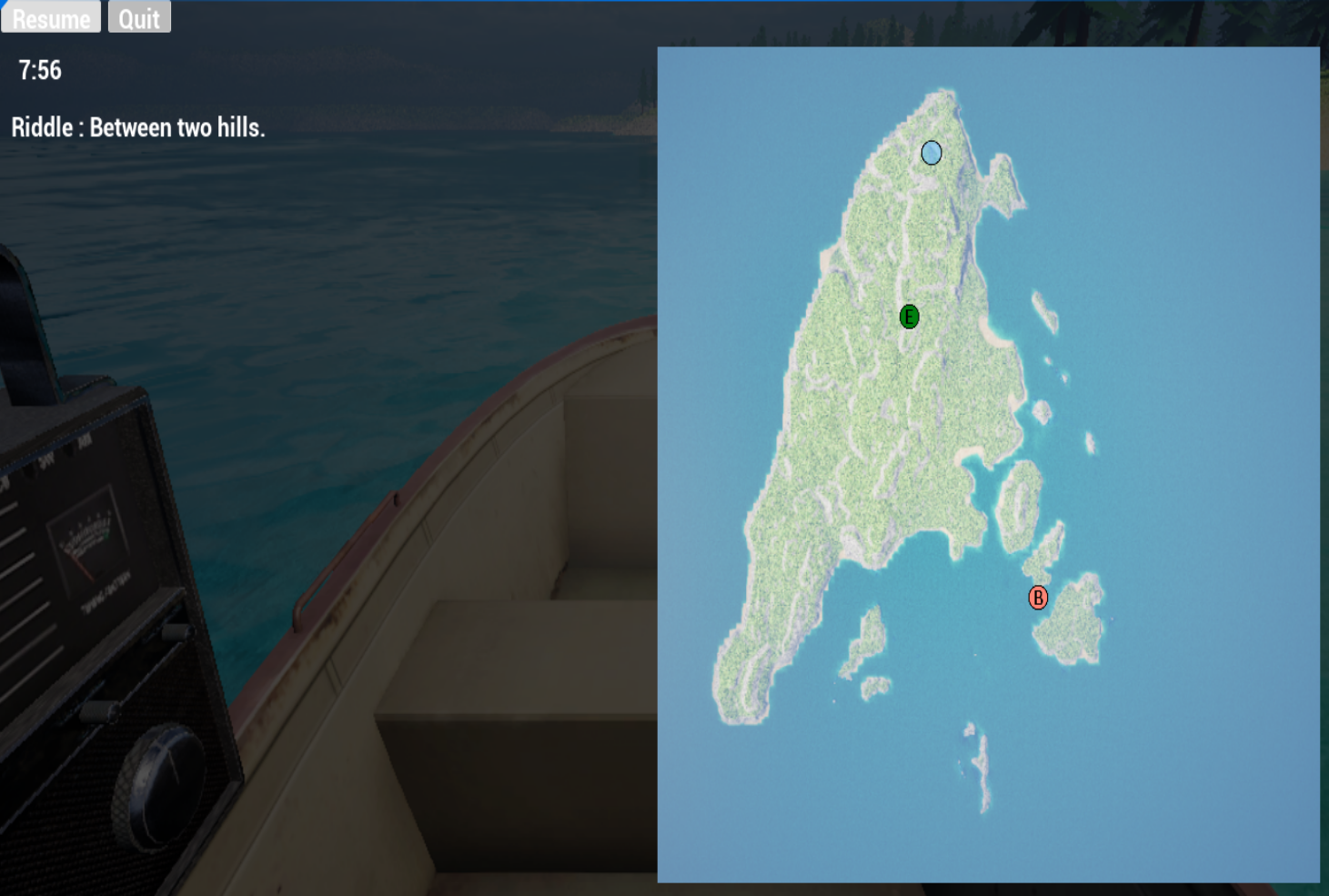
Task: Select the blue circle marker on the map
Action: [x=931, y=154]
